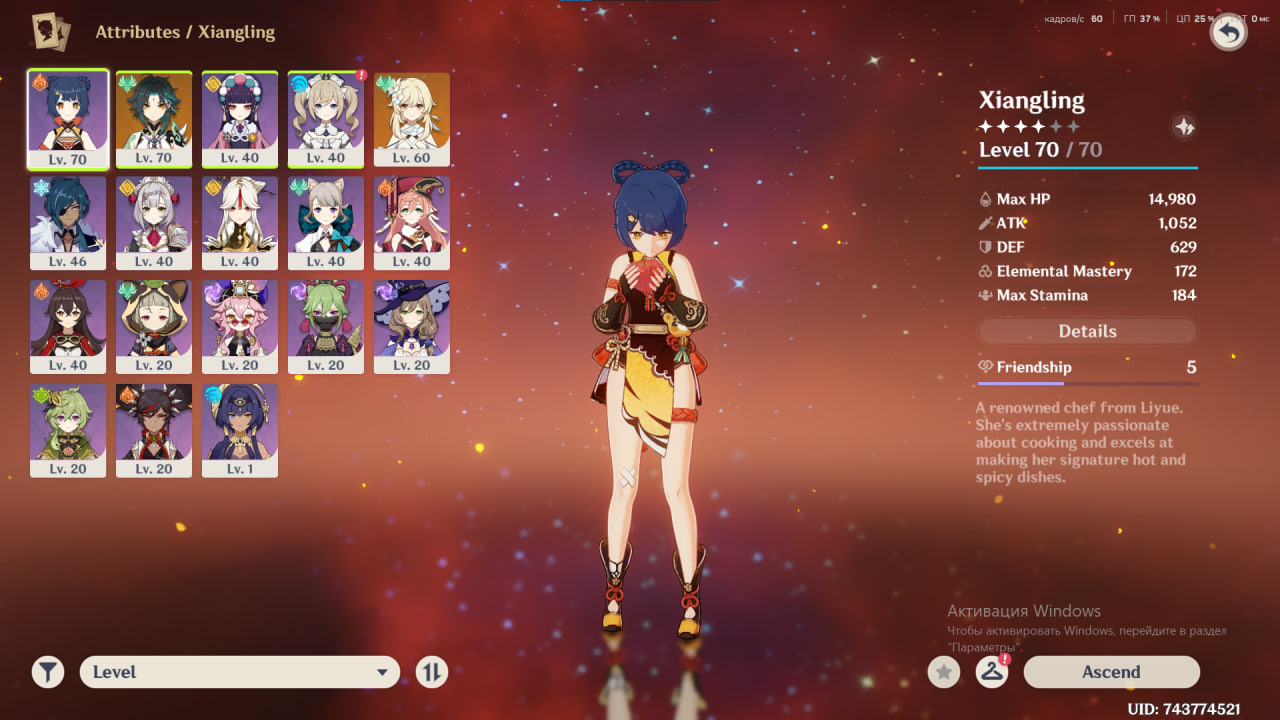This screenshot has width=1280, height=720.
Task: Select Candace at Lv. 1
Action: tap(240, 431)
